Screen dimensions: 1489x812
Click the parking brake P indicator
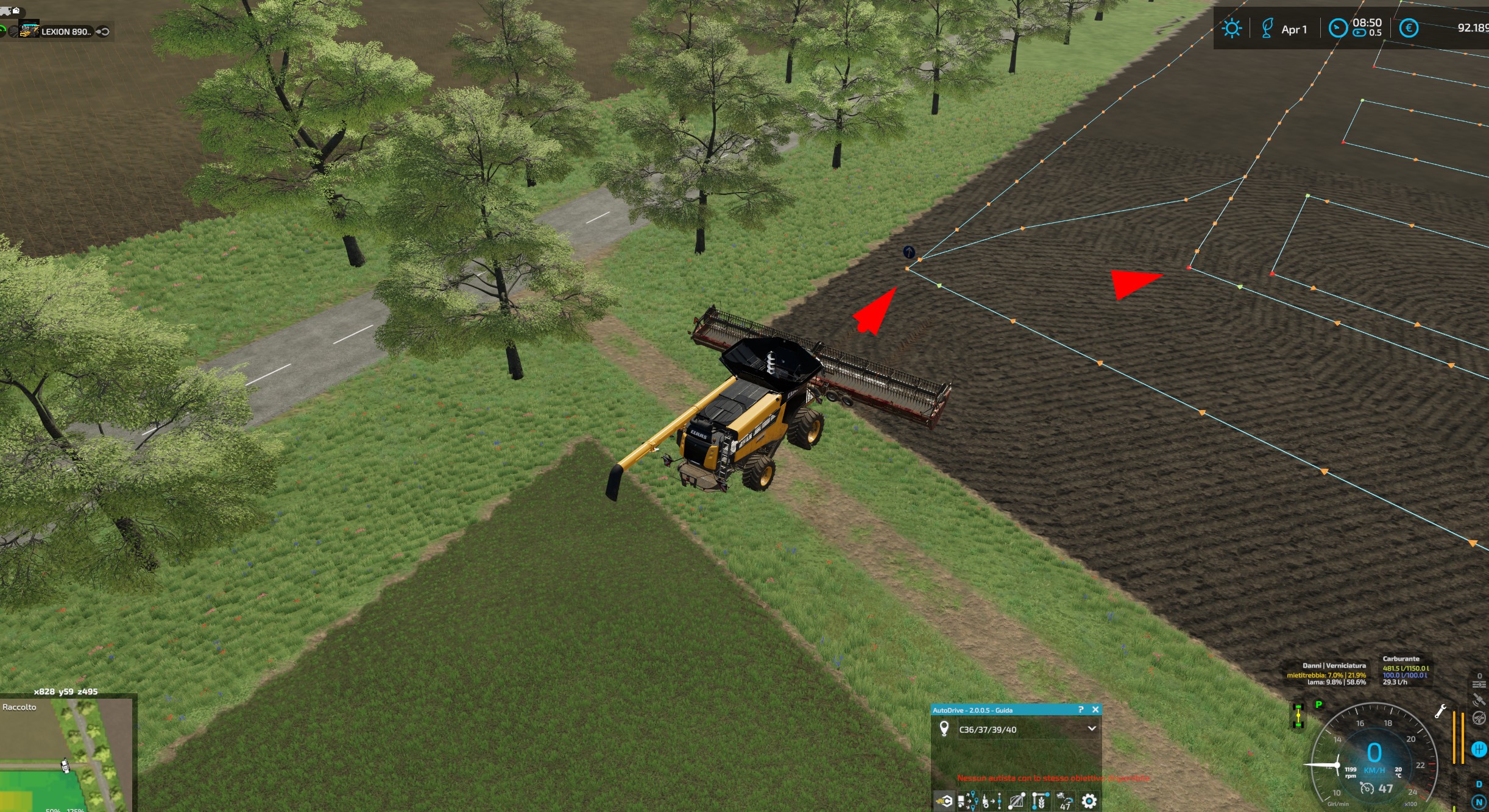[x=1318, y=705]
